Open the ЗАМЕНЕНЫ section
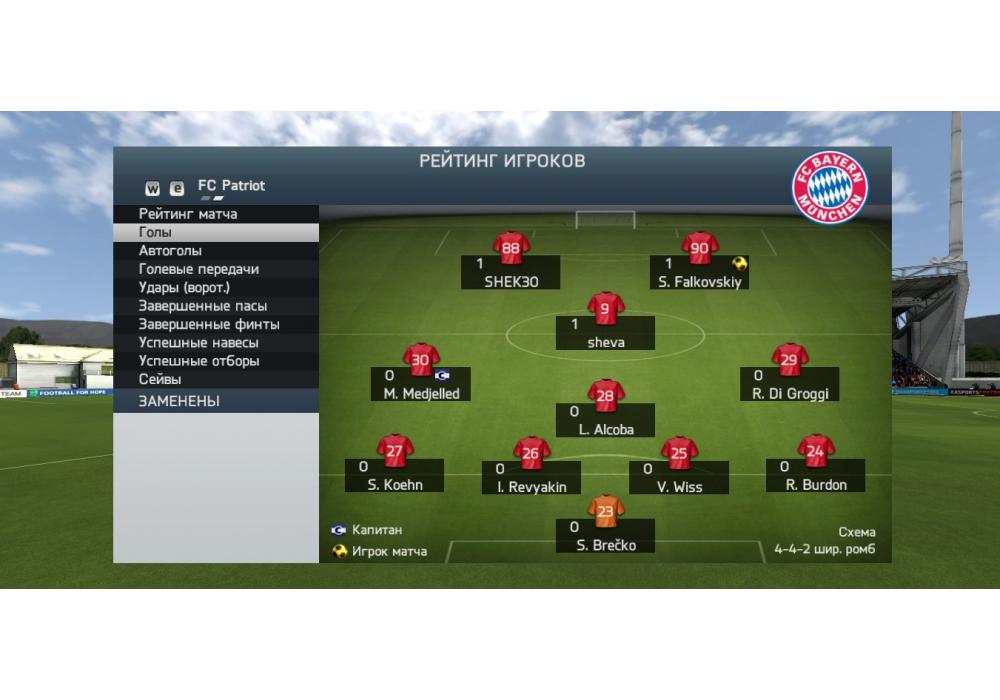The image size is (1000, 700). (179, 401)
